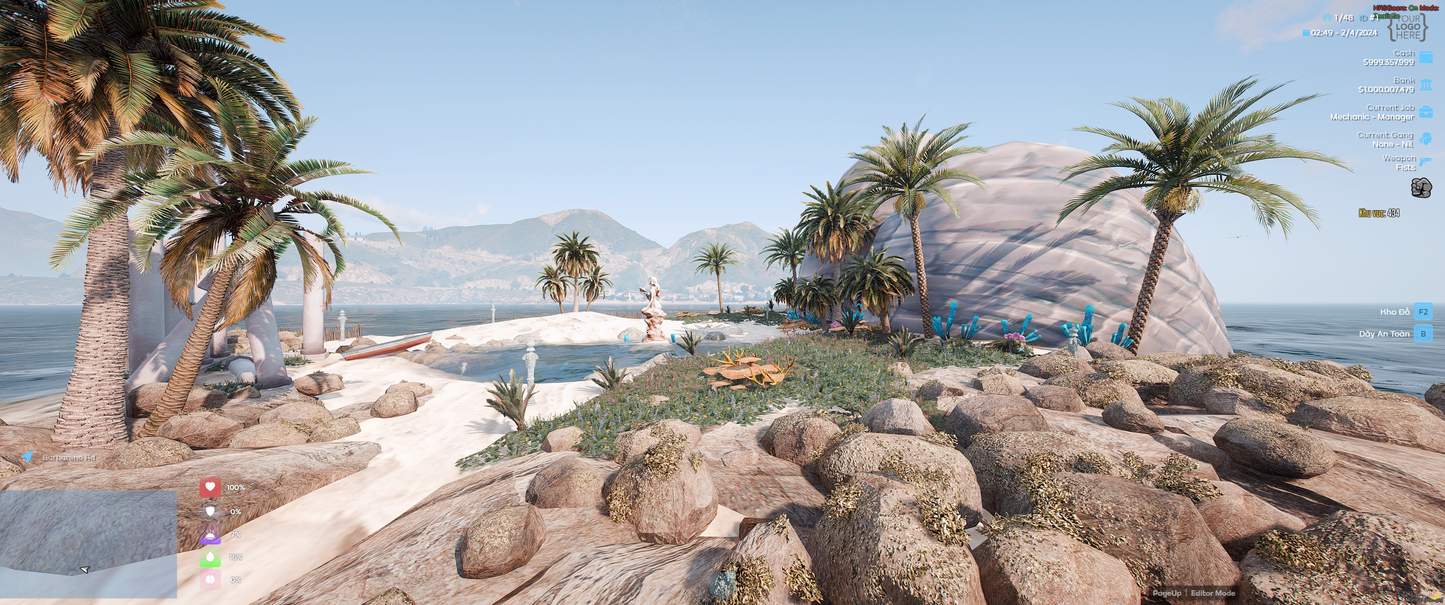
Task: Click the blue pistol Weapon icon
Action: click(1426, 163)
